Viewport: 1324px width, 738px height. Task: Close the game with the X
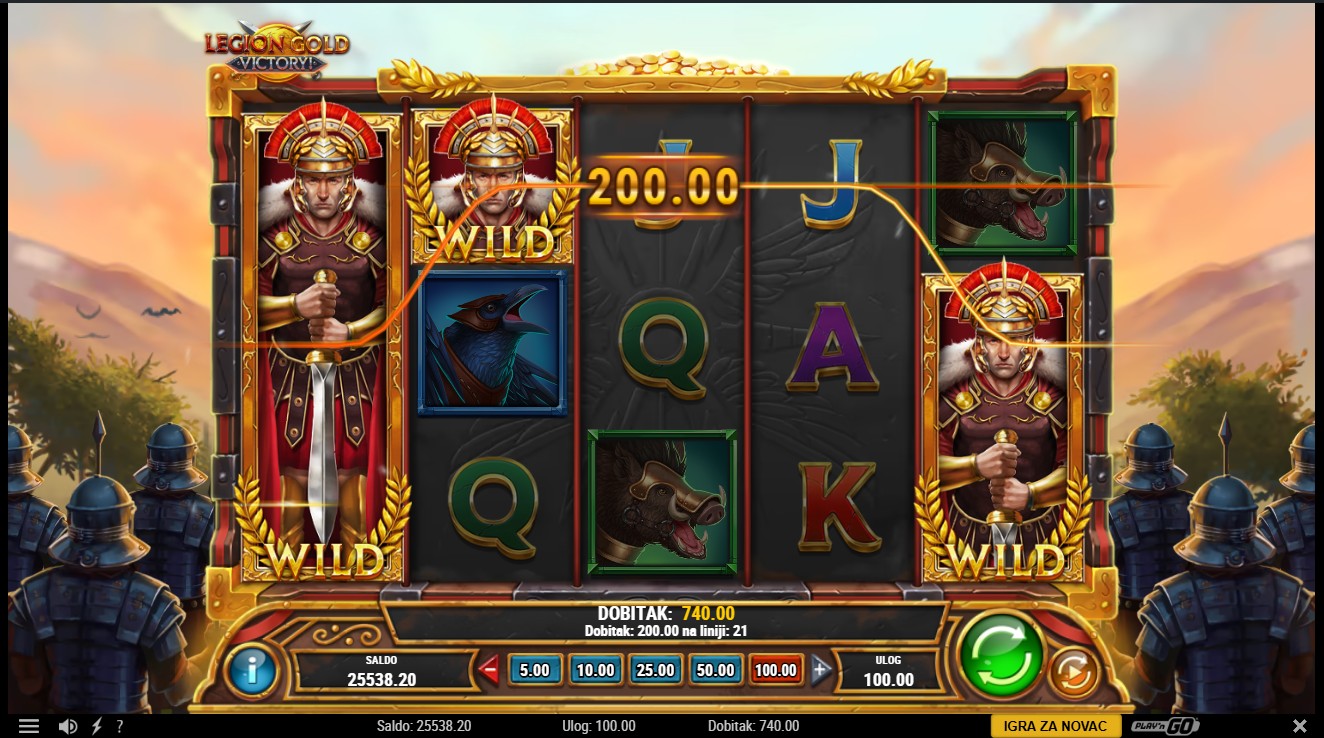(x=1299, y=726)
